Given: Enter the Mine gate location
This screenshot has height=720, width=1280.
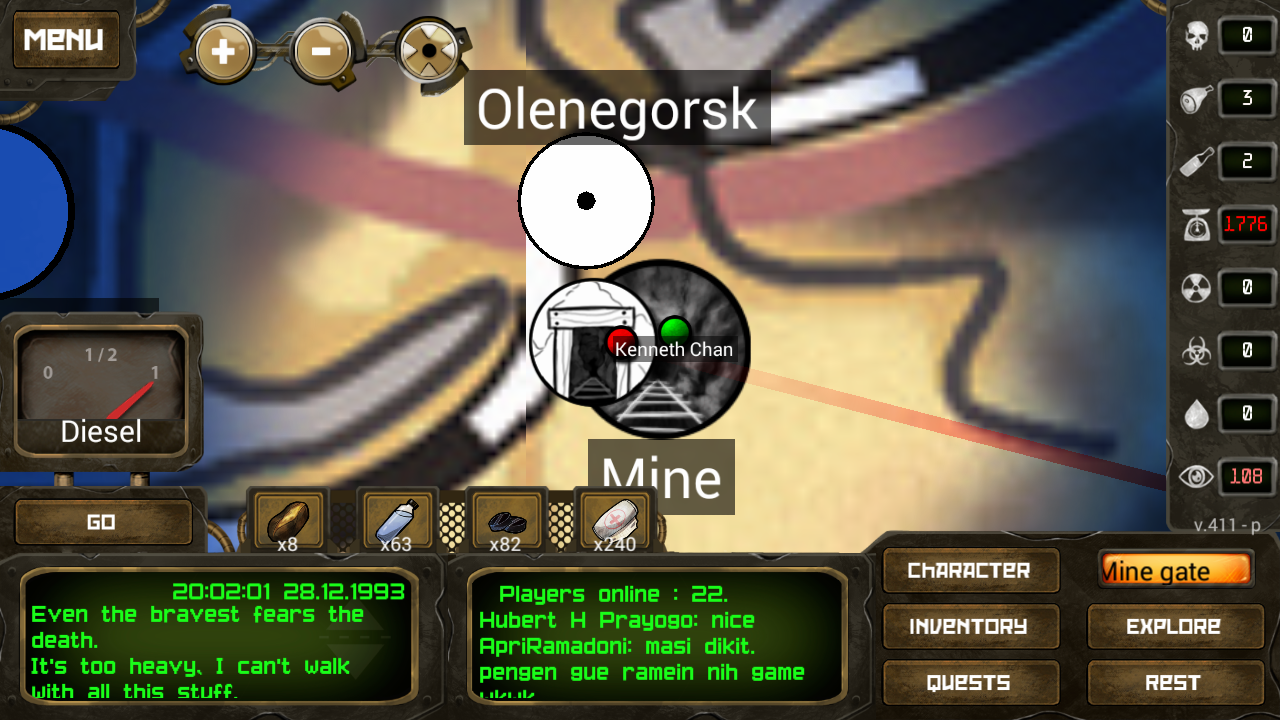Looking at the screenshot, I should 1174,570.
